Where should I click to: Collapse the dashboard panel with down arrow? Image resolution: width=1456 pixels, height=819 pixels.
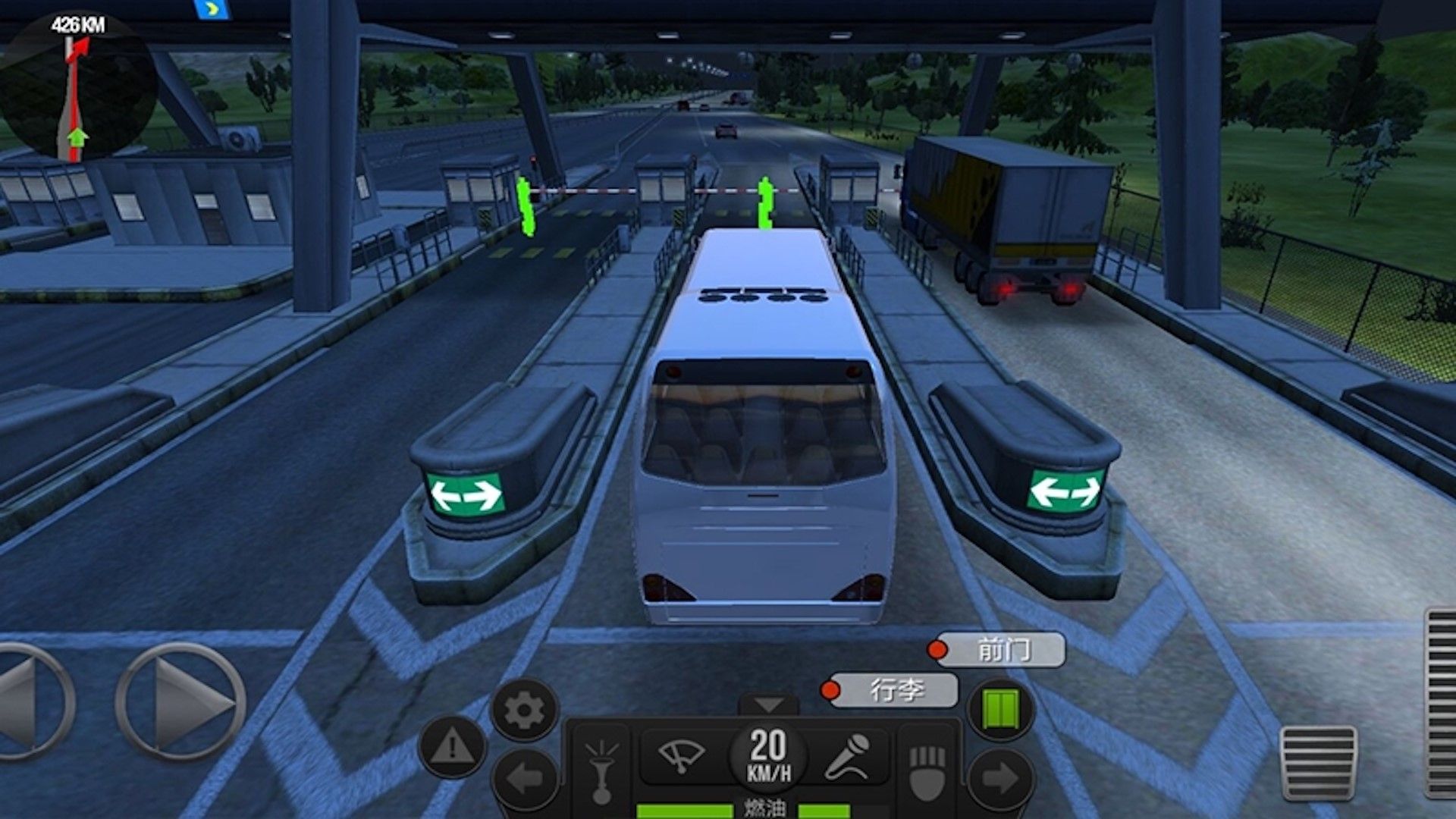point(768,705)
